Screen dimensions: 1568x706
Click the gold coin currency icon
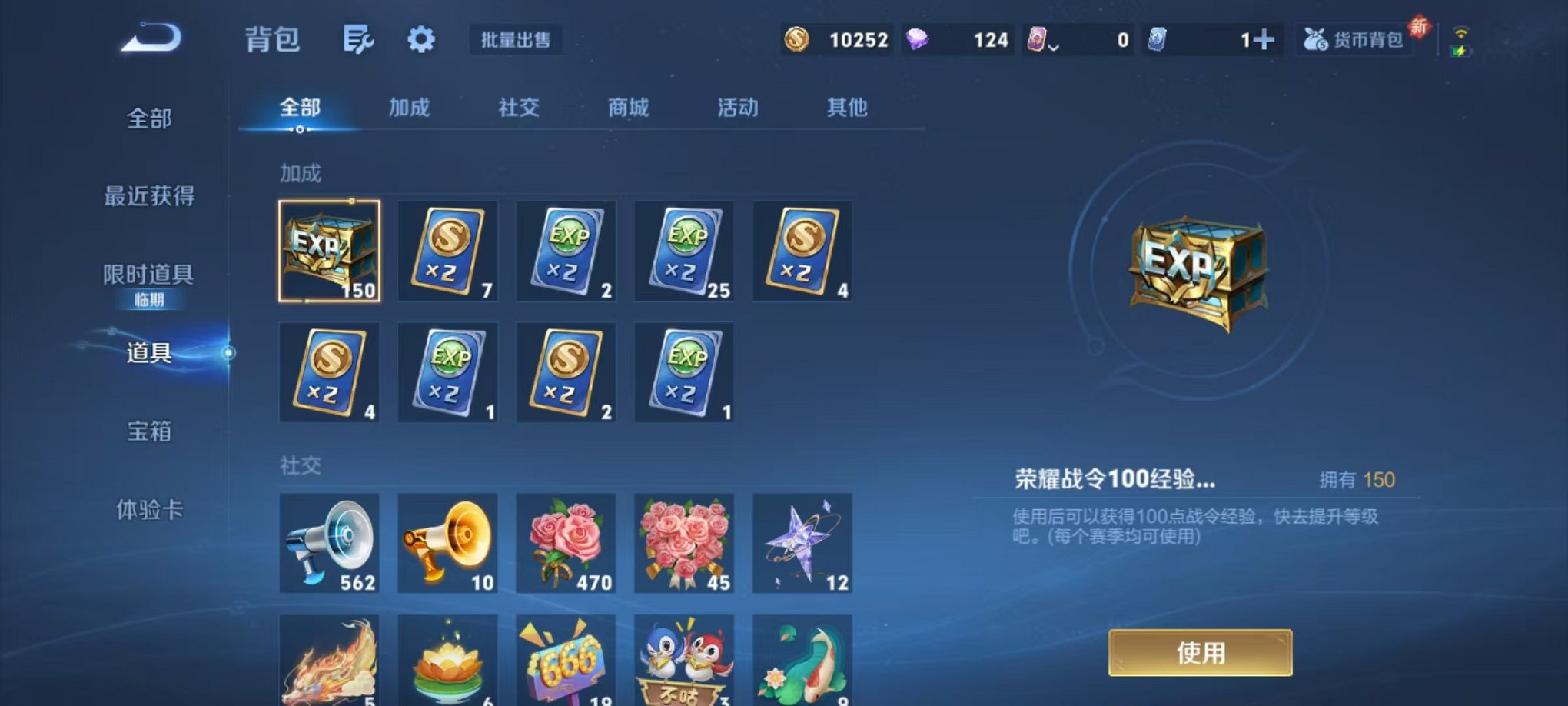(797, 39)
